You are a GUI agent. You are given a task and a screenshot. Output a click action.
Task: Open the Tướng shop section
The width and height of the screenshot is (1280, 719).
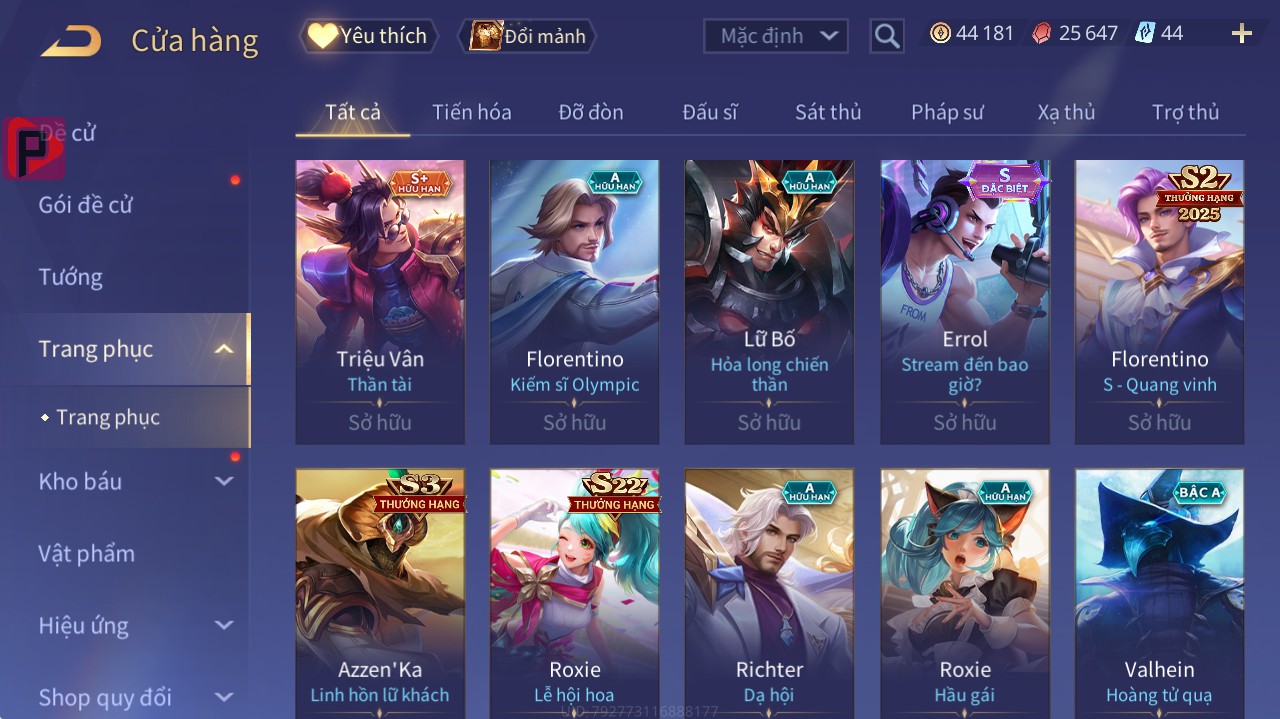coord(71,277)
